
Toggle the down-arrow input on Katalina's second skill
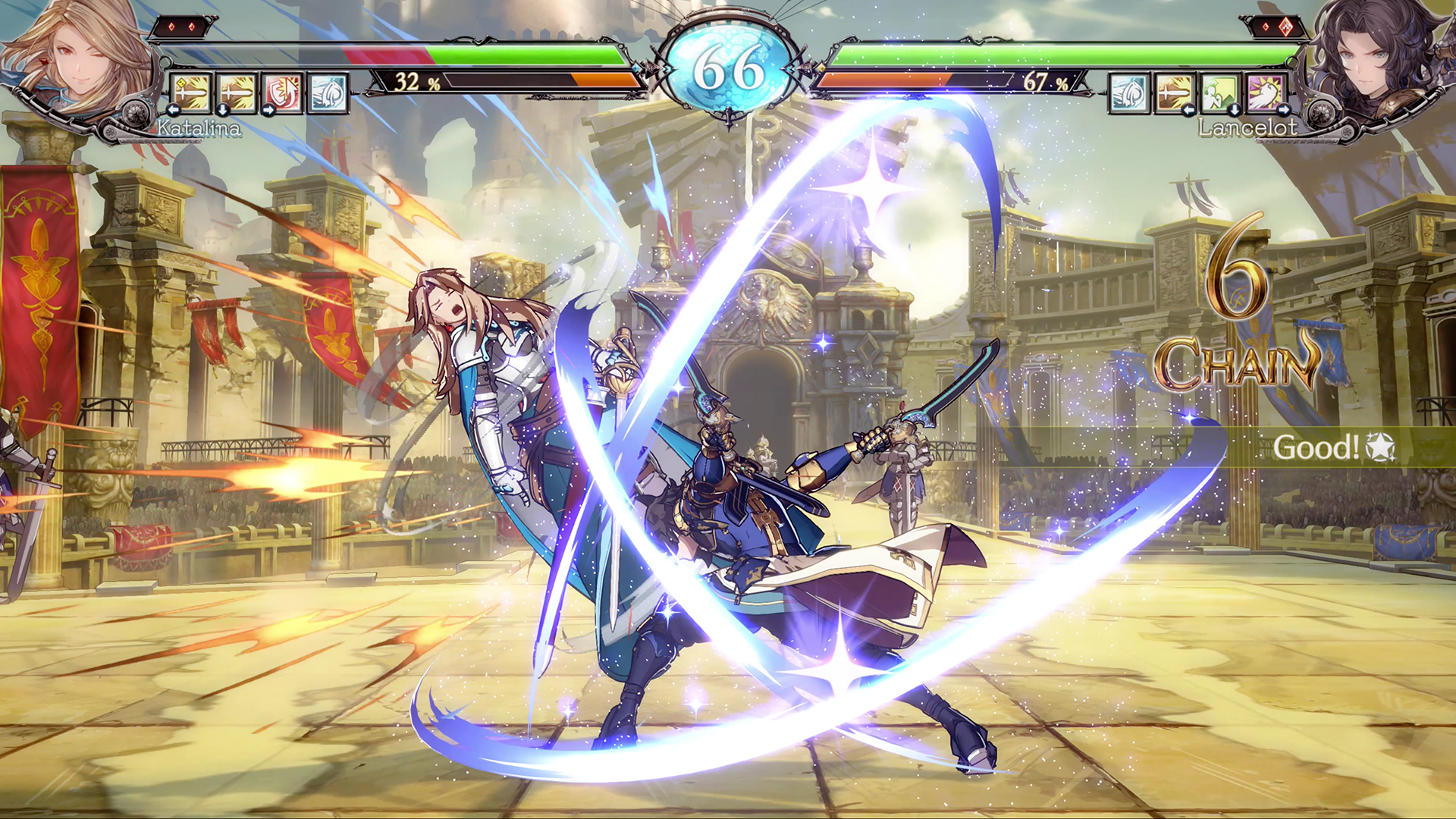pos(221,111)
